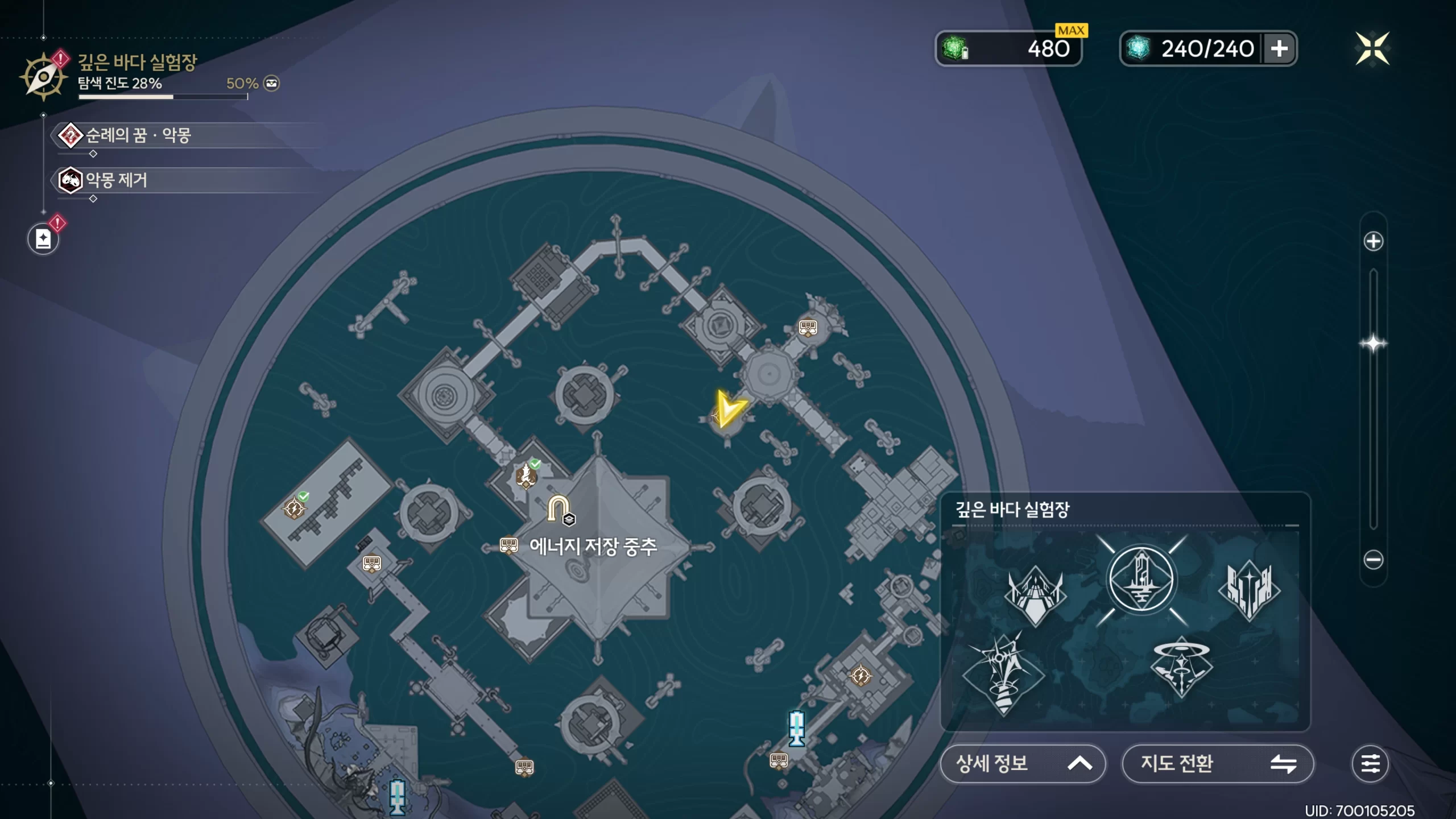Select the 악몽 제거 quest entry
This screenshot has height=819, width=1456.
[116, 180]
